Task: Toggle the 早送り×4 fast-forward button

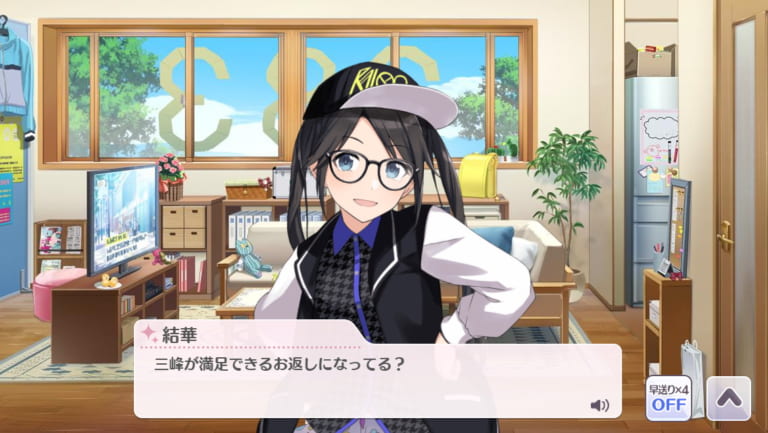Action: coord(667,398)
